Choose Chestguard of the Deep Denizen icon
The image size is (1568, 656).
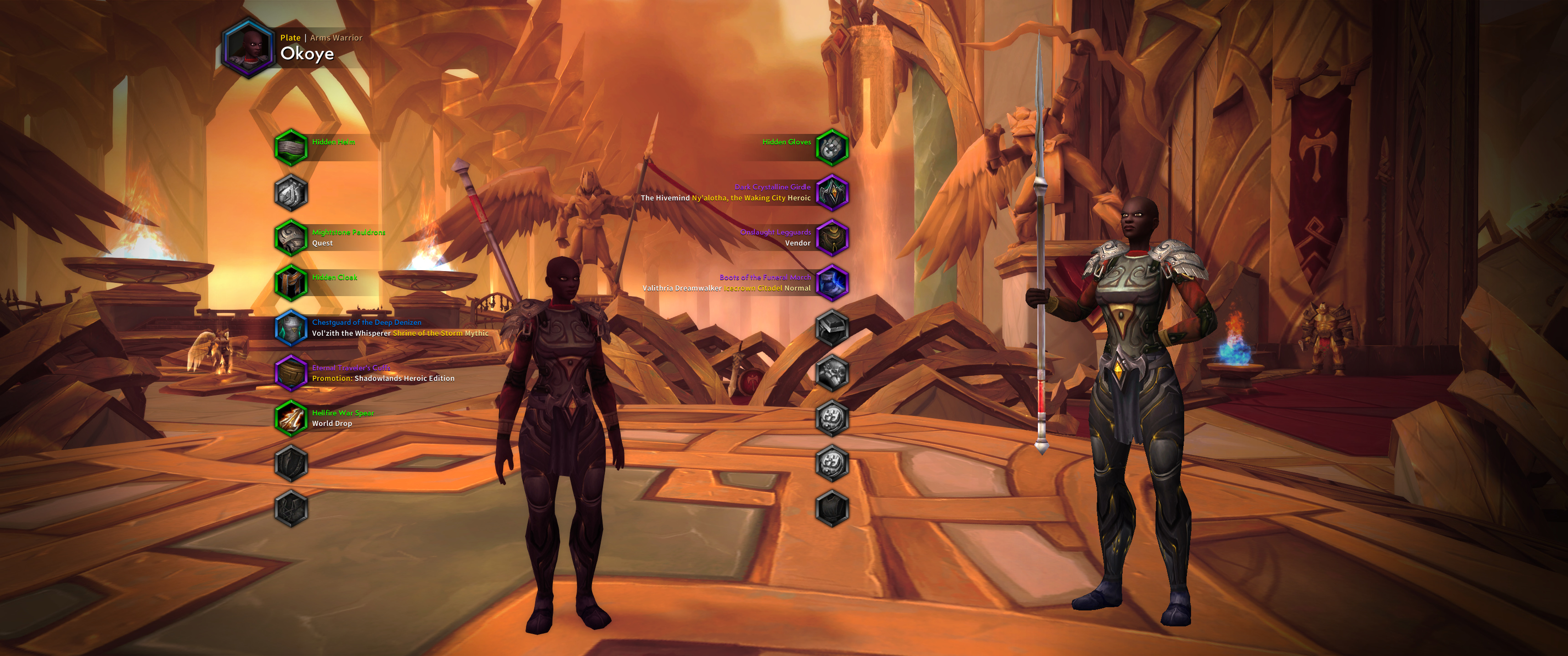291,328
